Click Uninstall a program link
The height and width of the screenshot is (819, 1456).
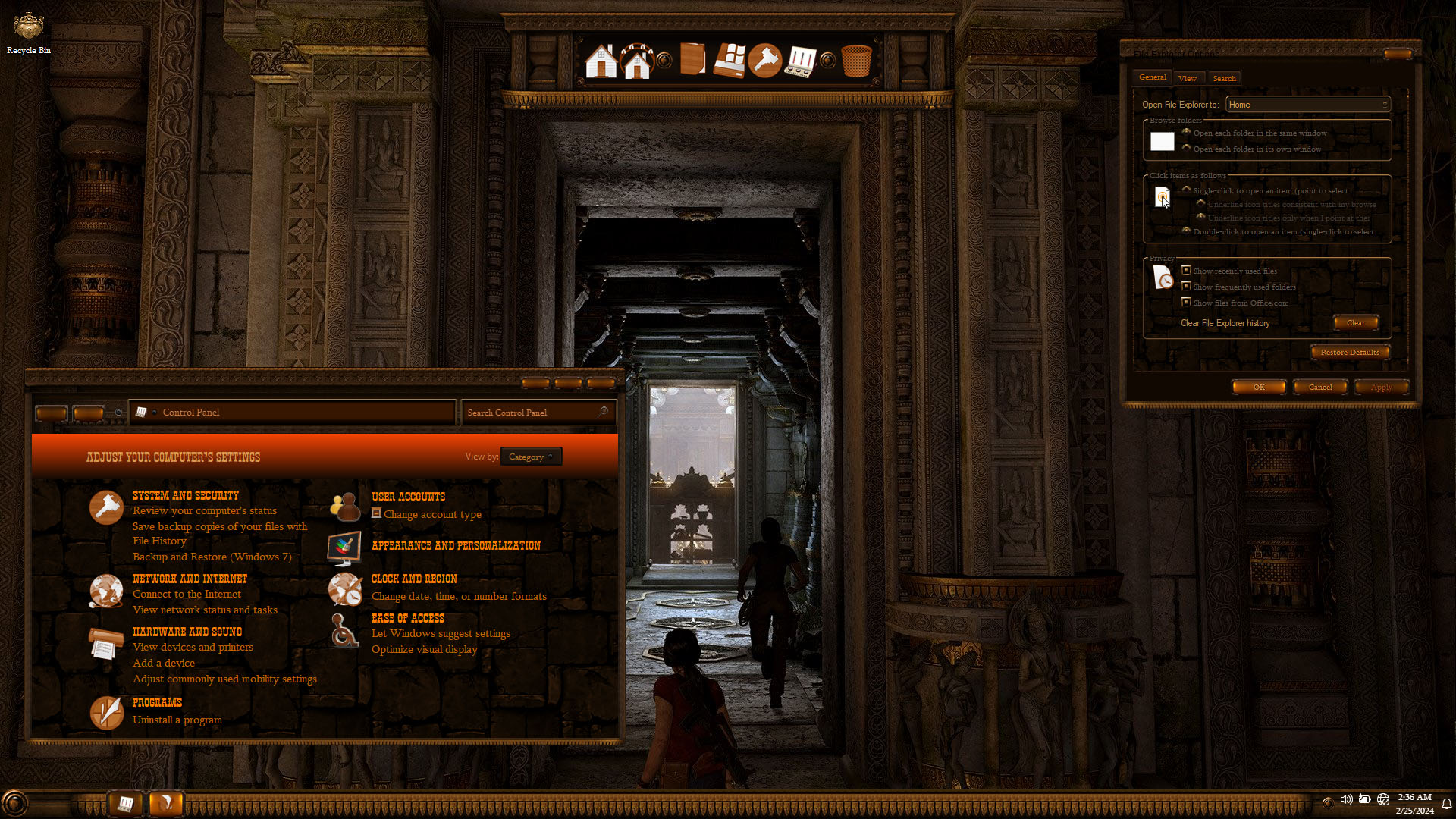(177, 720)
